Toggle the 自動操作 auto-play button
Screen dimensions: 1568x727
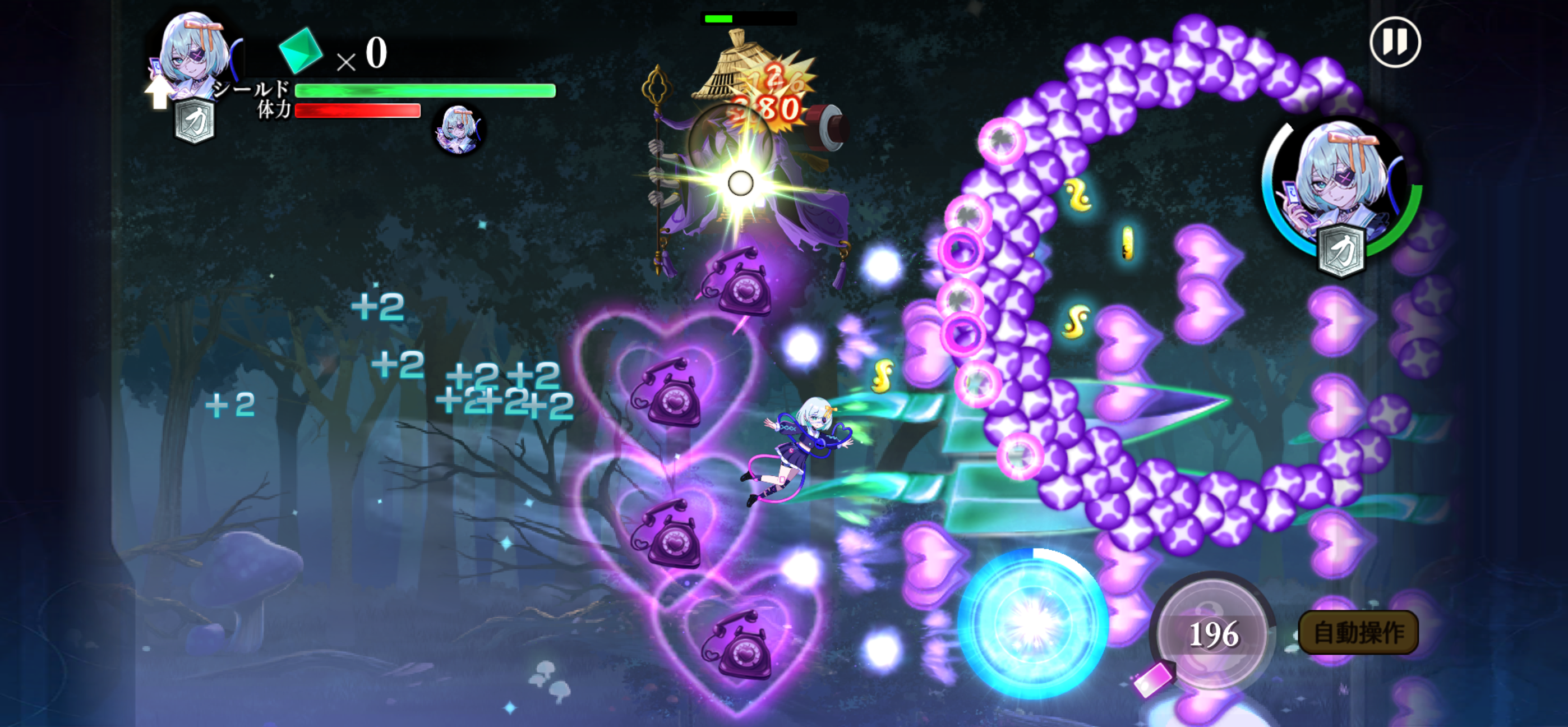coord(1358,633)
